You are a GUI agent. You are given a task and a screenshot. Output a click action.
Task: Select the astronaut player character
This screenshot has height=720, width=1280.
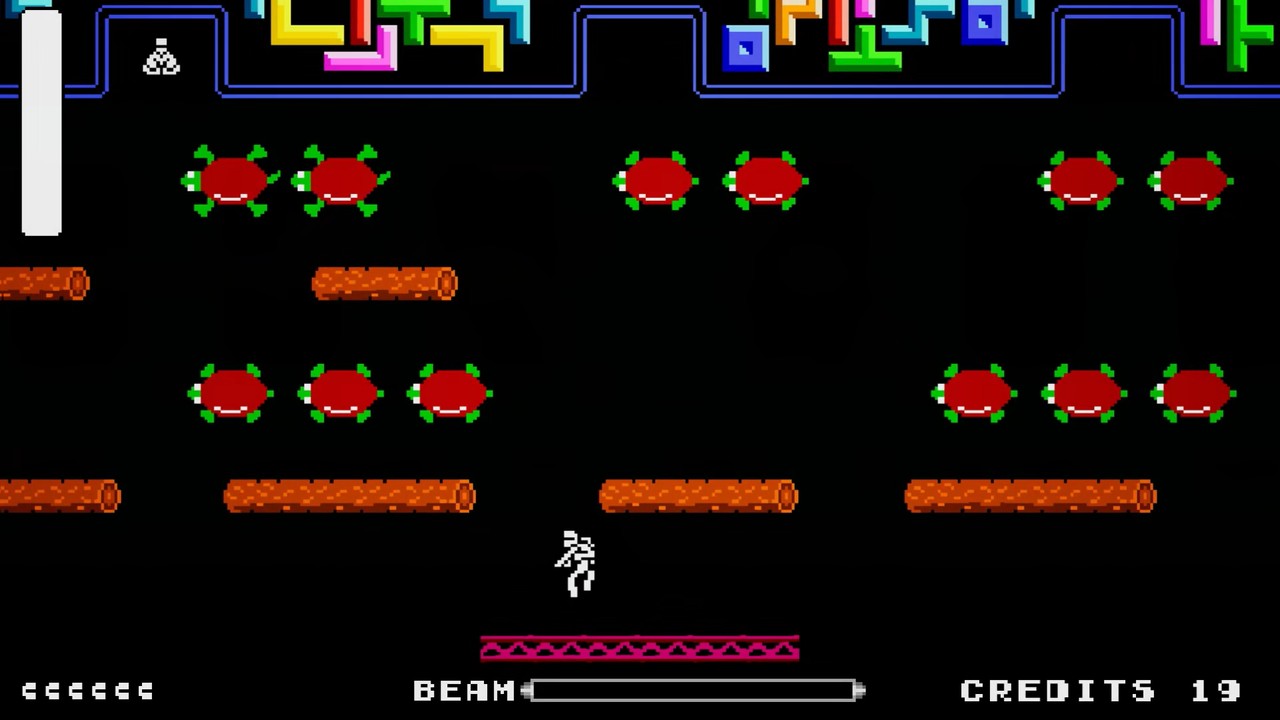(x=575, y=560)
